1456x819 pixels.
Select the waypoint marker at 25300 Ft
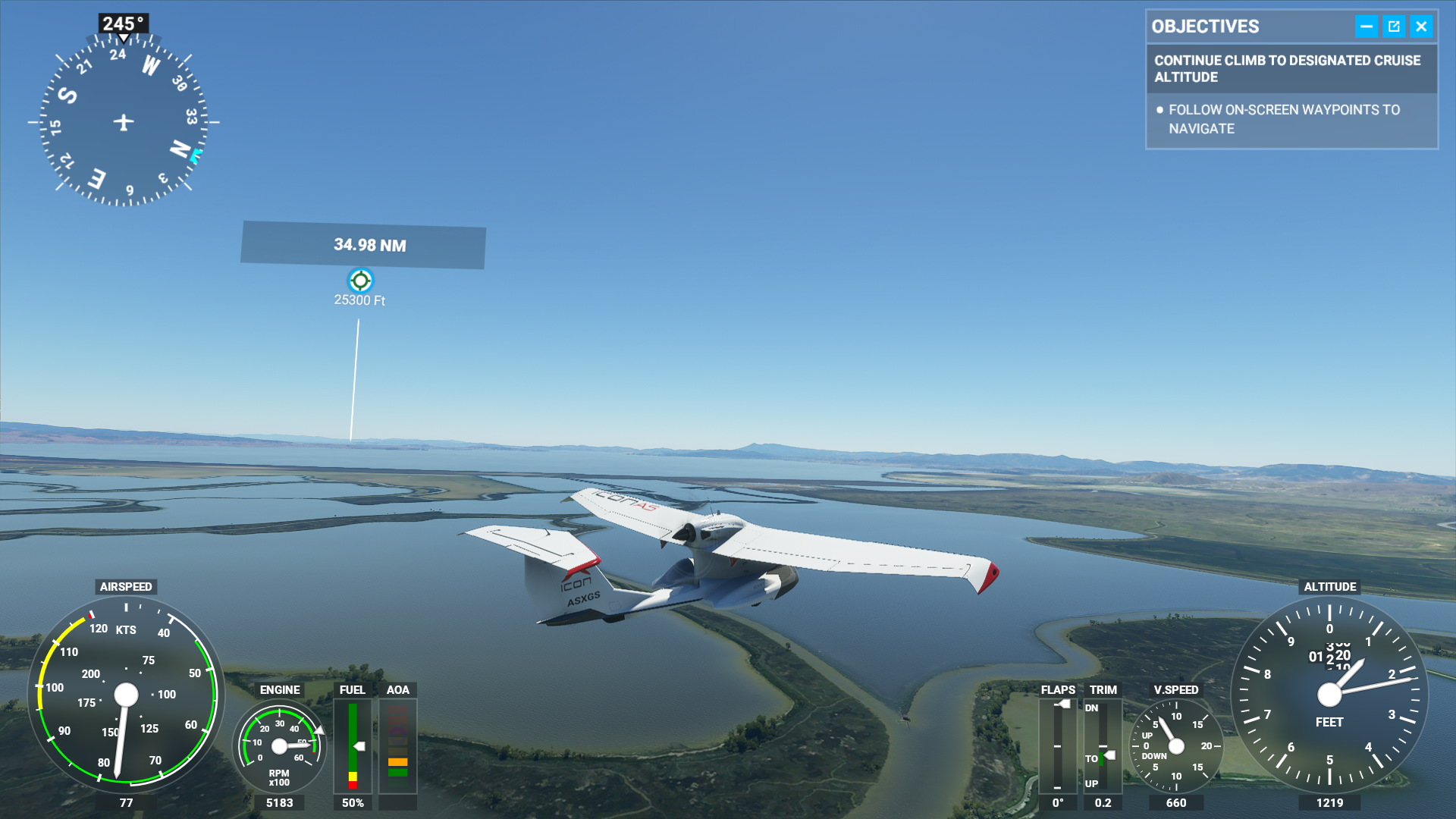click(360, 281)
